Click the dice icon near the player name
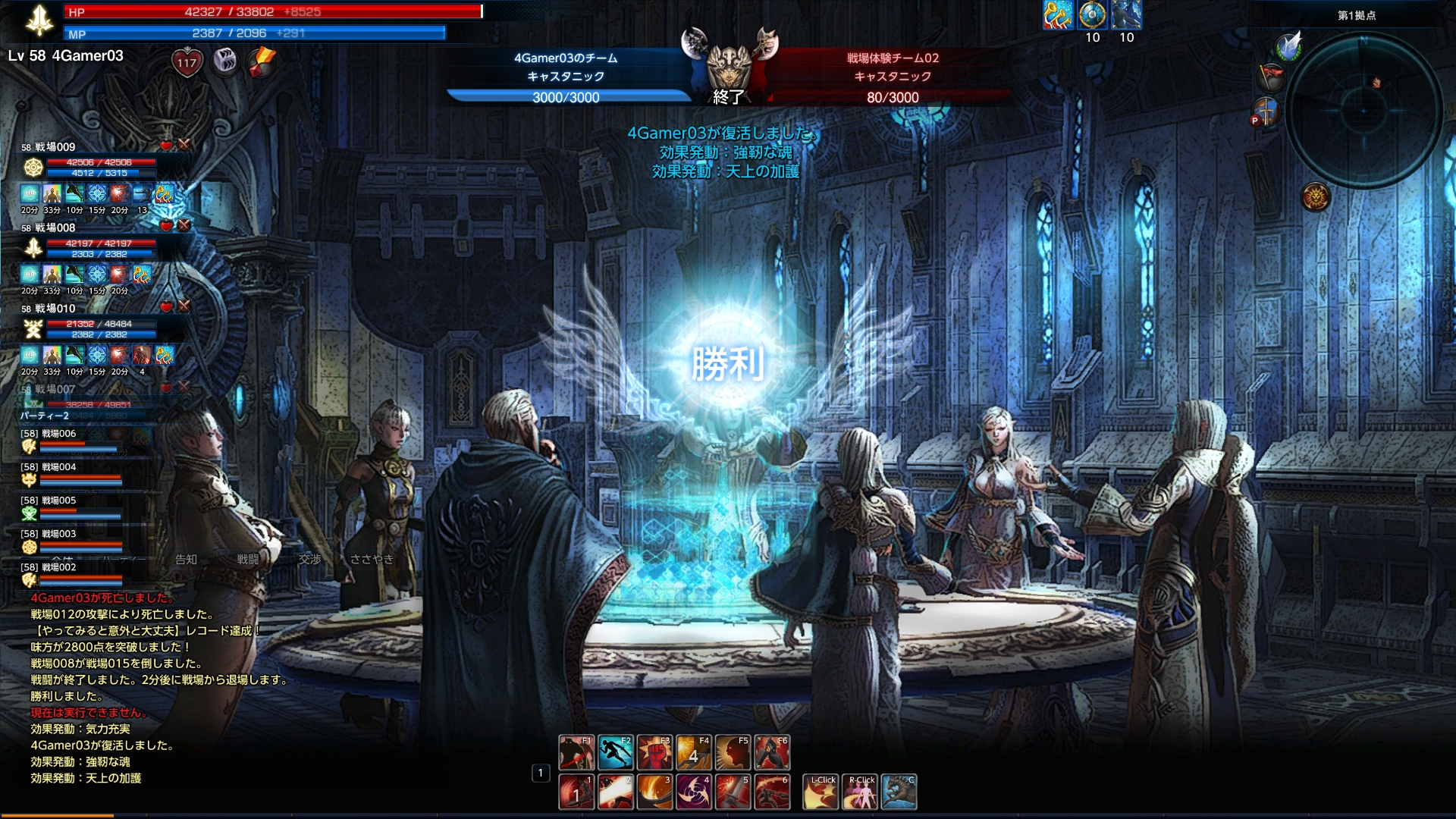The width and height of the screenshot is (1456, 819). pos(225,61)
